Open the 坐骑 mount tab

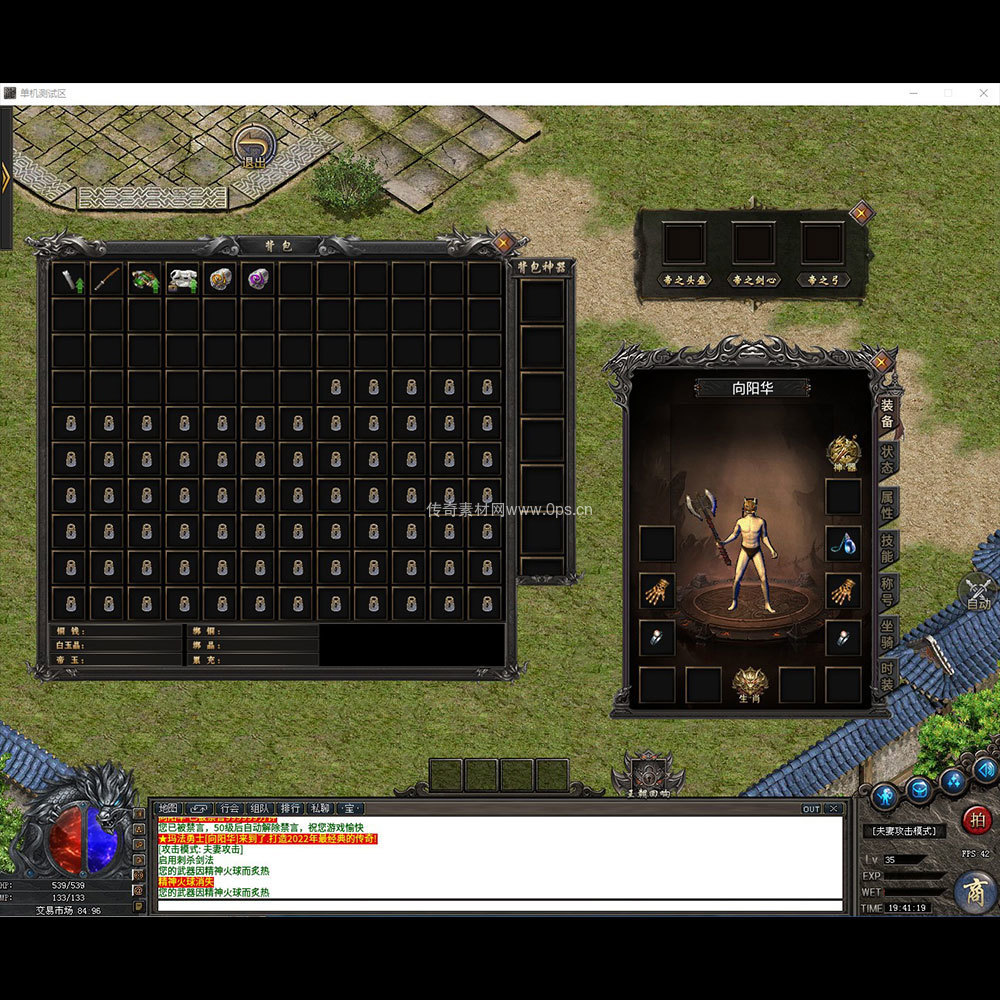[887, 634]
